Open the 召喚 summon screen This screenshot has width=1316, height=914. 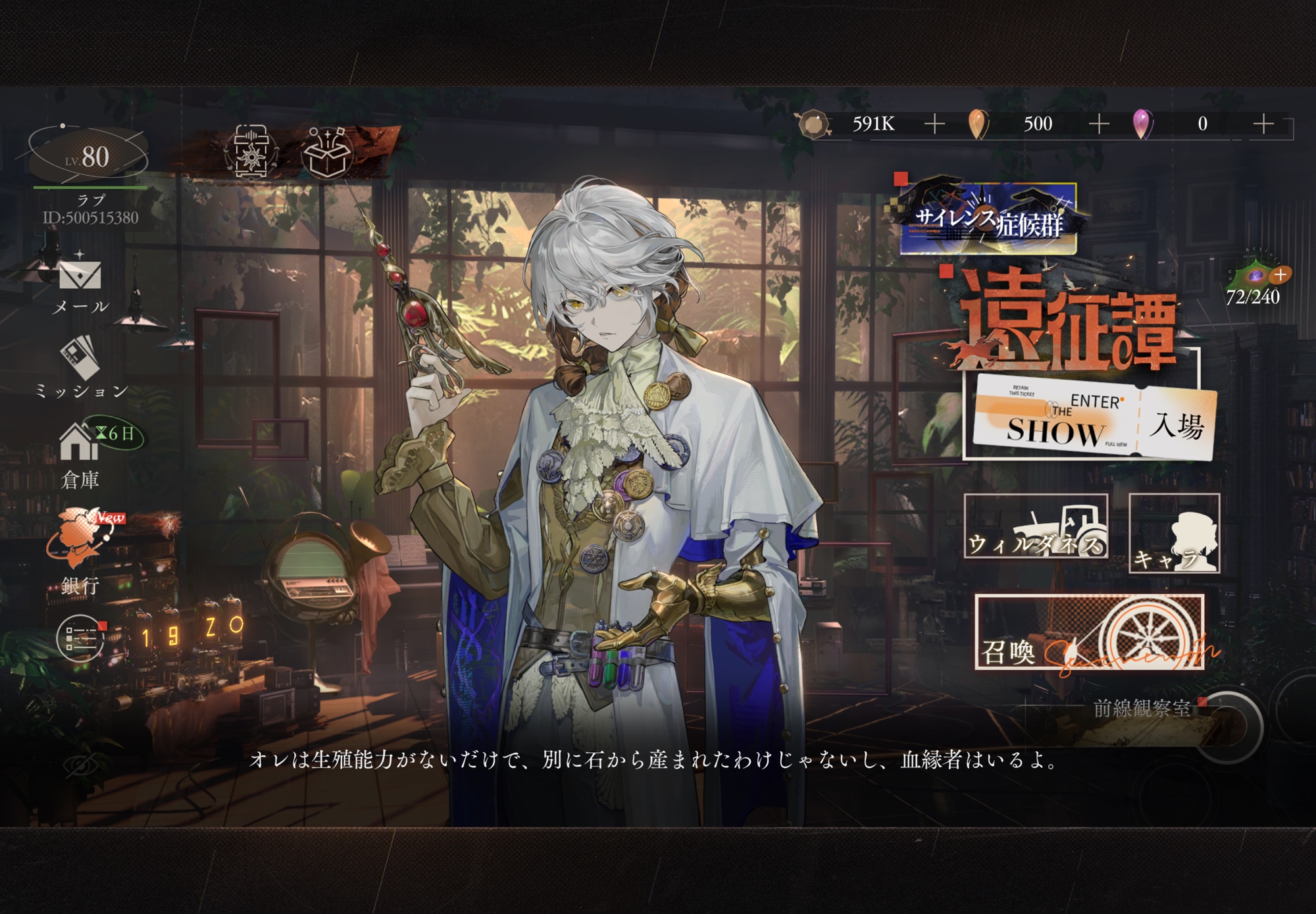1089,632
